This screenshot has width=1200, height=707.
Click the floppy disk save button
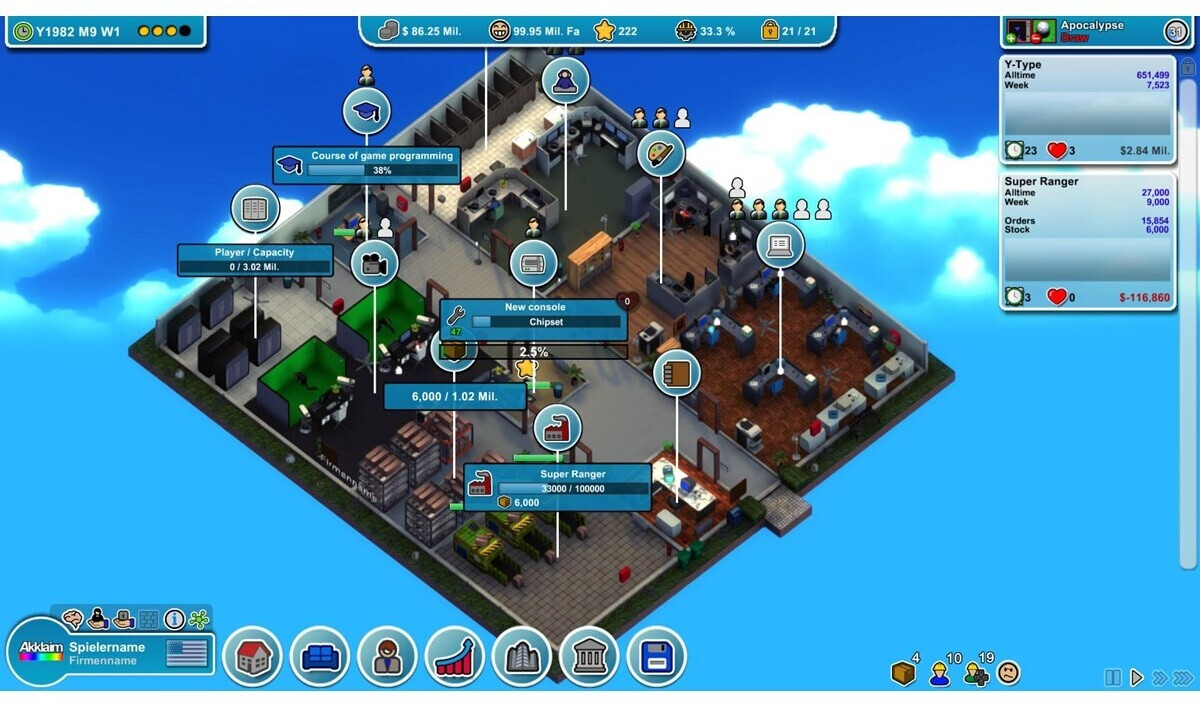(x=656, y=657)
